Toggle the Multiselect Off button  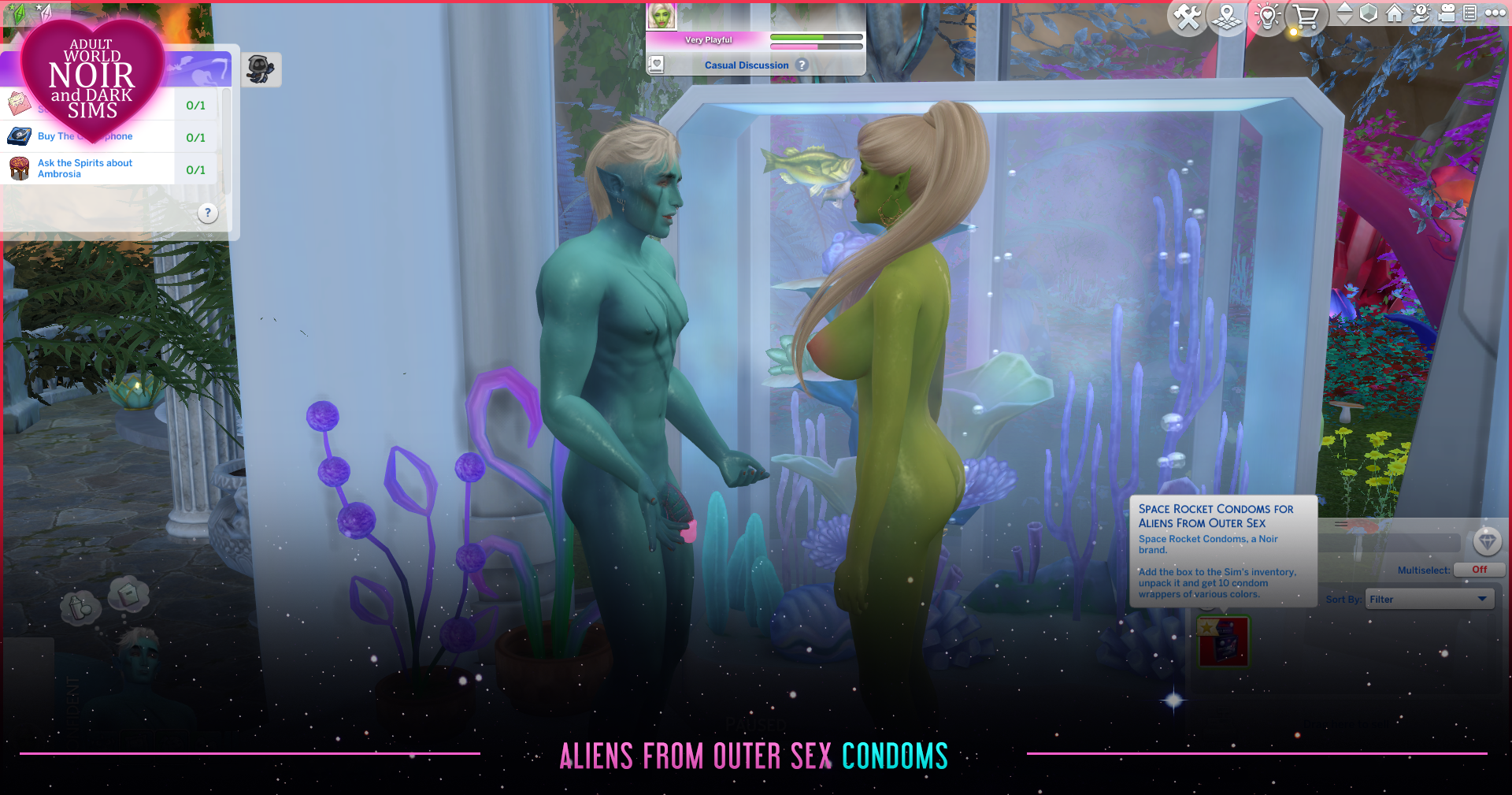[1478, 570]
